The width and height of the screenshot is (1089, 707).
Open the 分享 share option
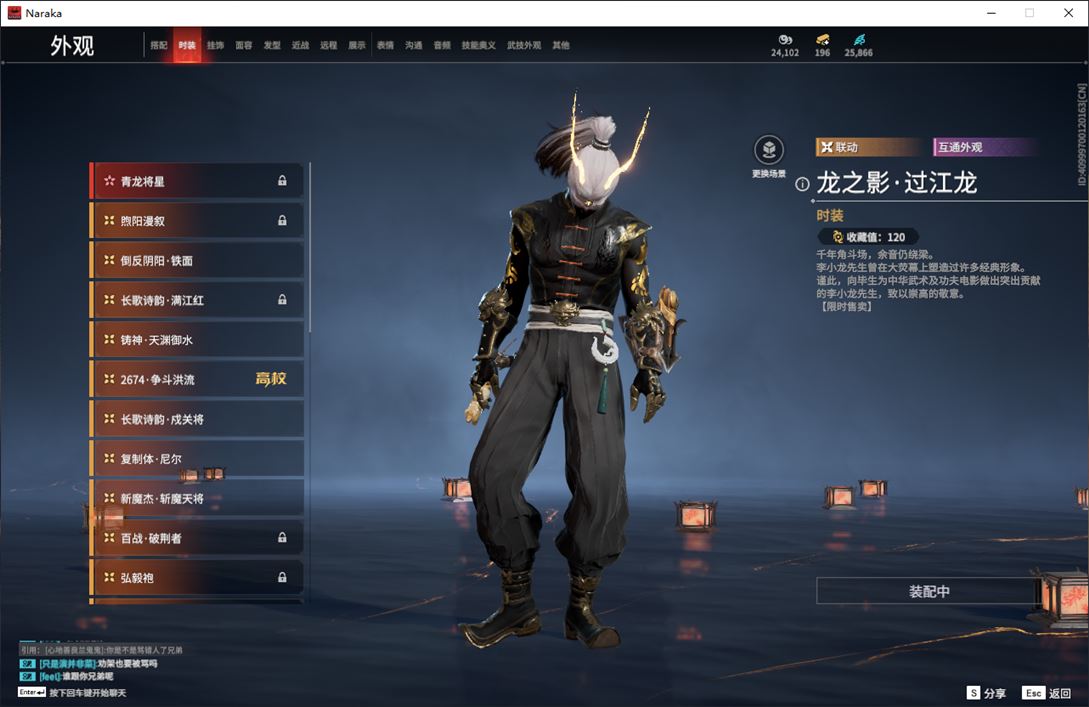point(986,693)
